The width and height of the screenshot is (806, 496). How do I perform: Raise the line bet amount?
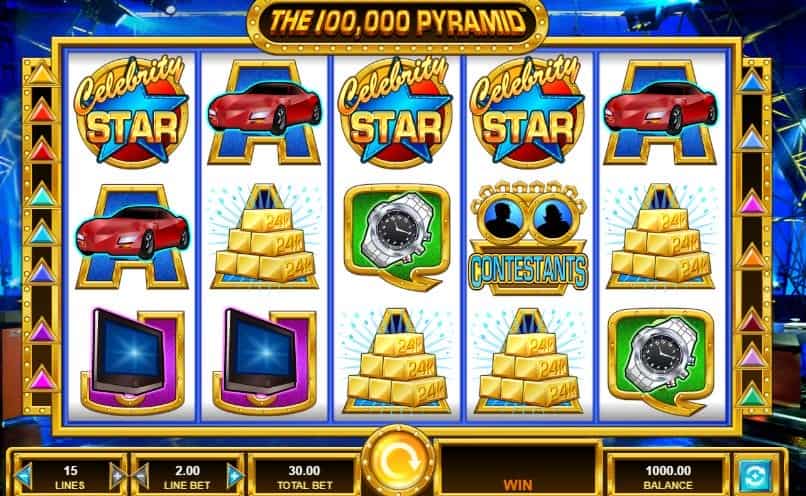coord(236,475)
